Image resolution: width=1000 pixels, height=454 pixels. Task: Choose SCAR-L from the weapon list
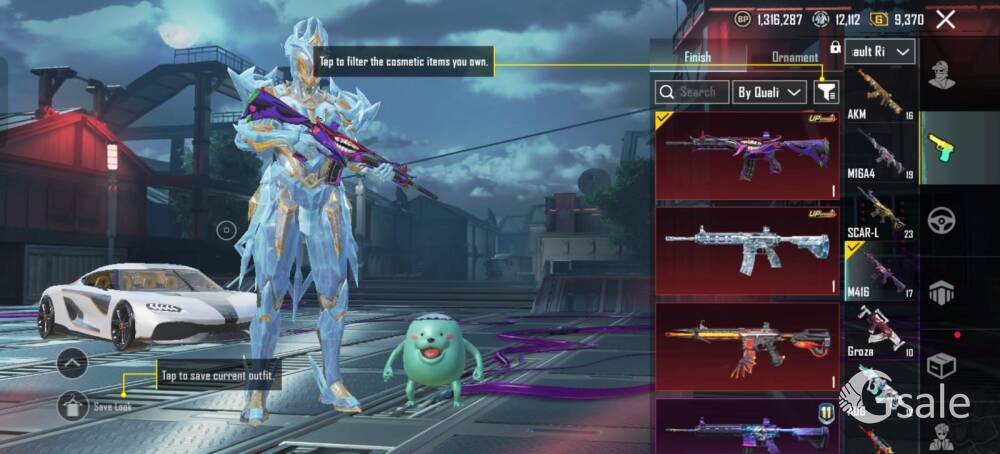click(880, 210)
